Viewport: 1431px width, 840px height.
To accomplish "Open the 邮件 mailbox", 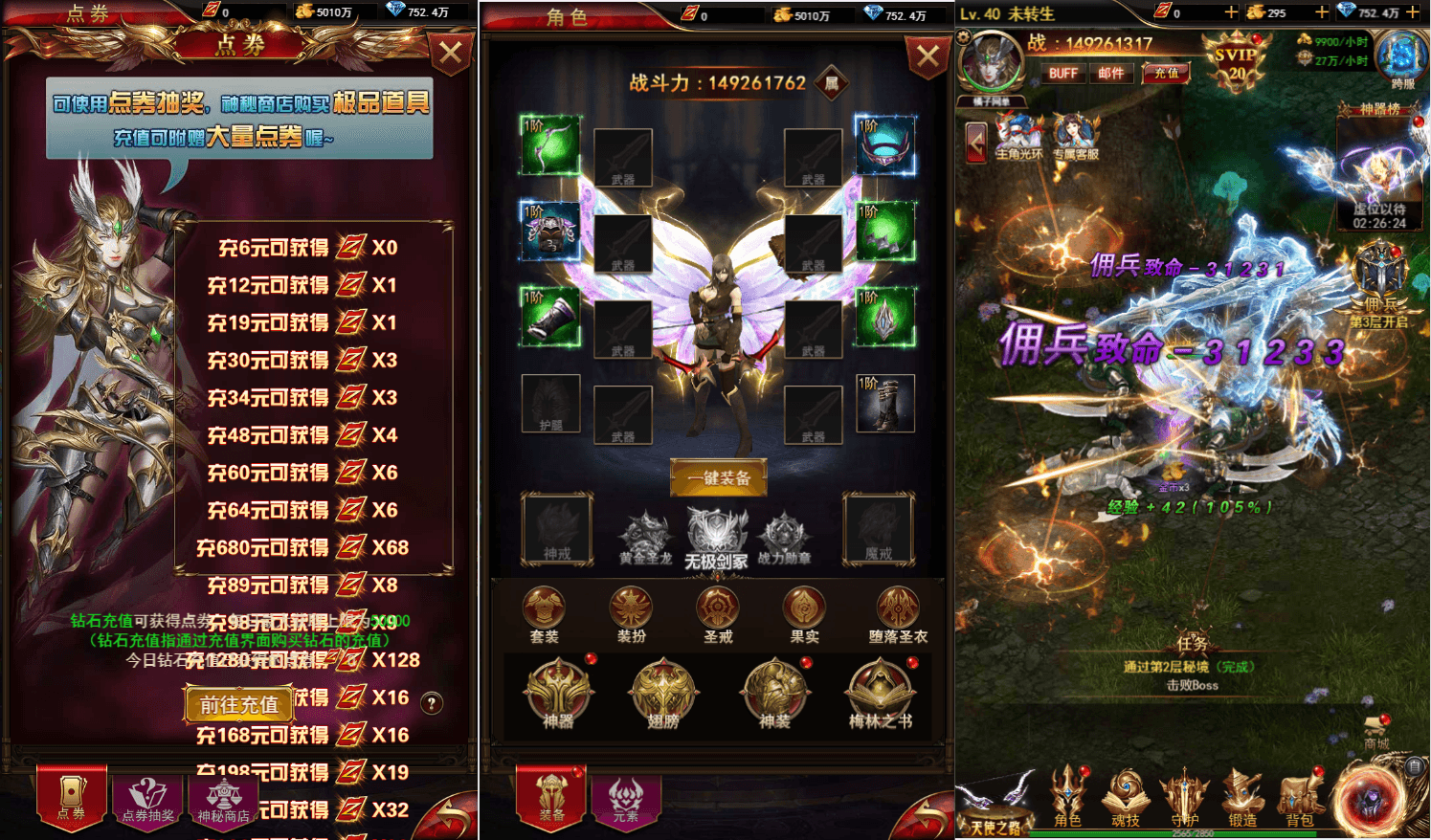I will [1110, 74].
